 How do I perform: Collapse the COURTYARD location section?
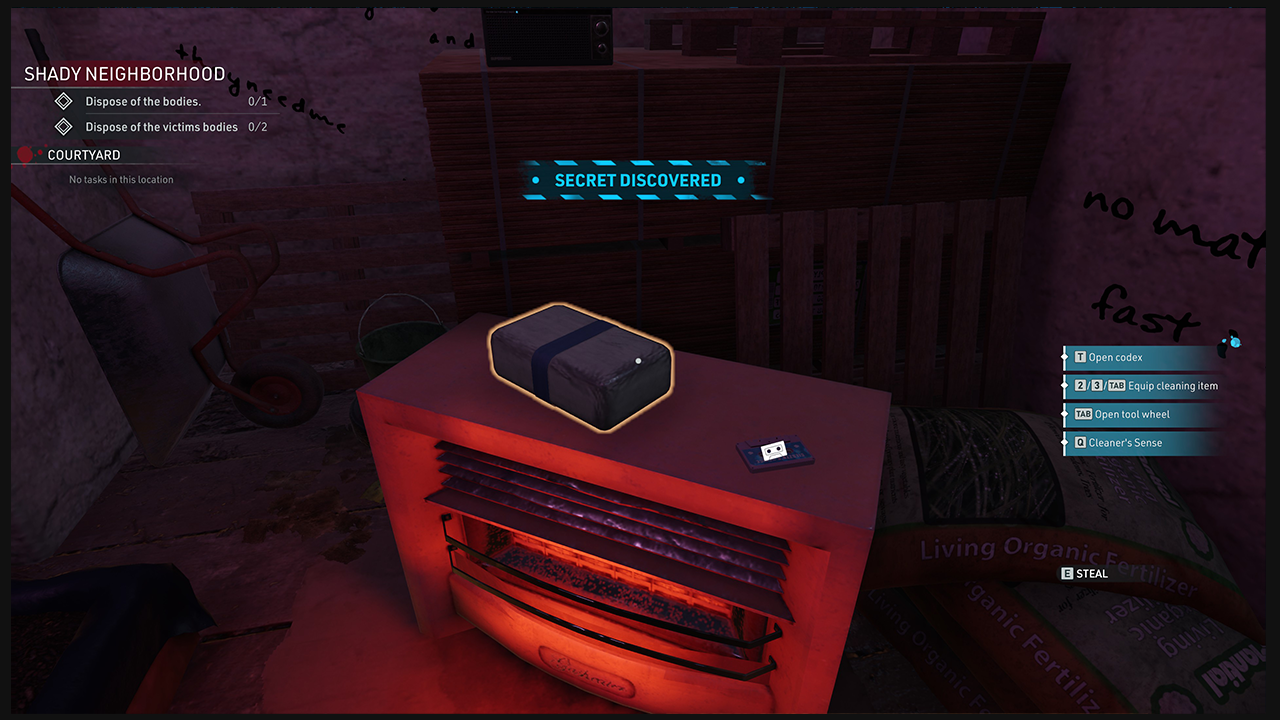click(x=82, y=154)
